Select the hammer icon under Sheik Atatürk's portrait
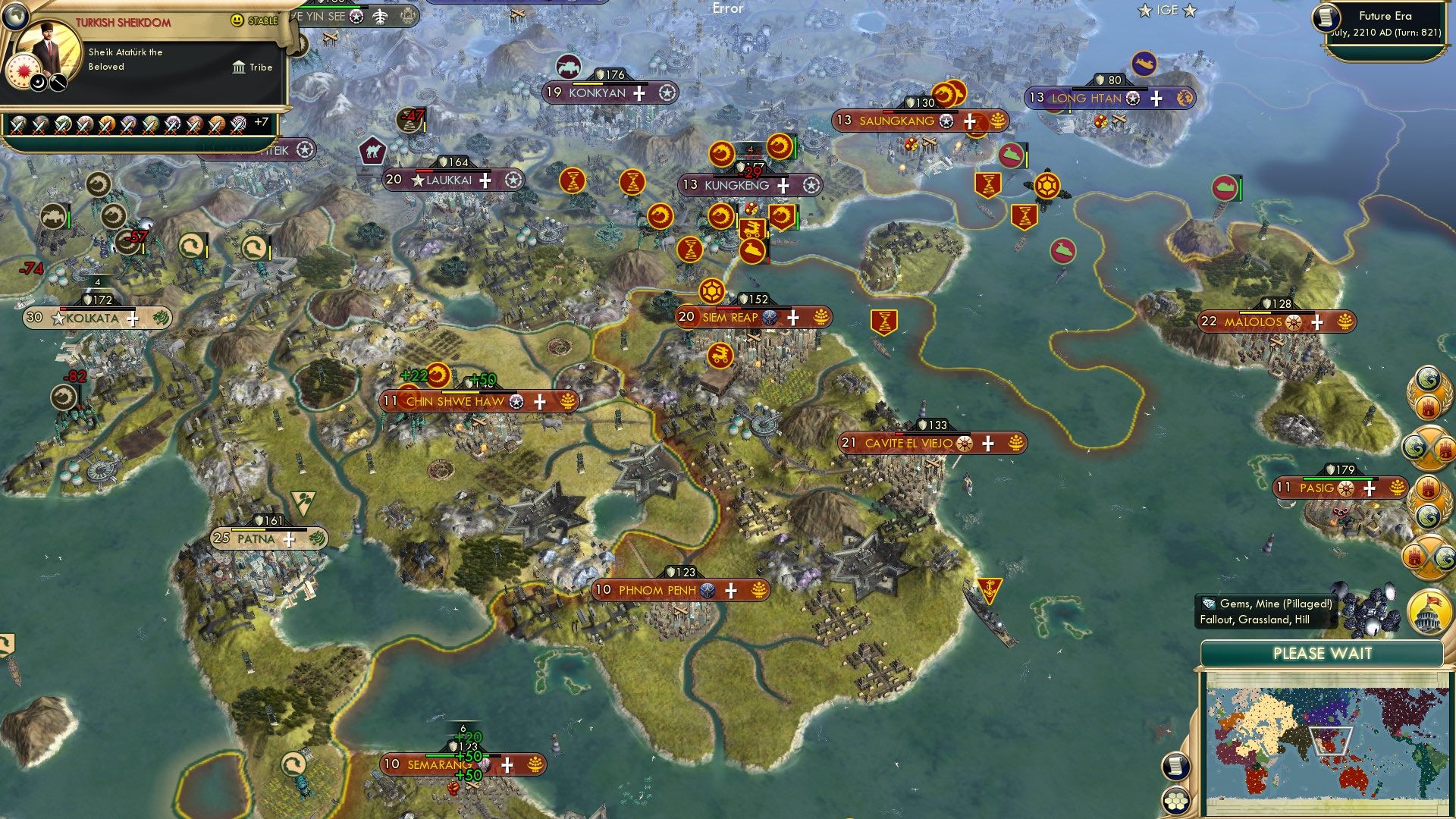The image size is (1456, 819). click(x=57, y=83)
